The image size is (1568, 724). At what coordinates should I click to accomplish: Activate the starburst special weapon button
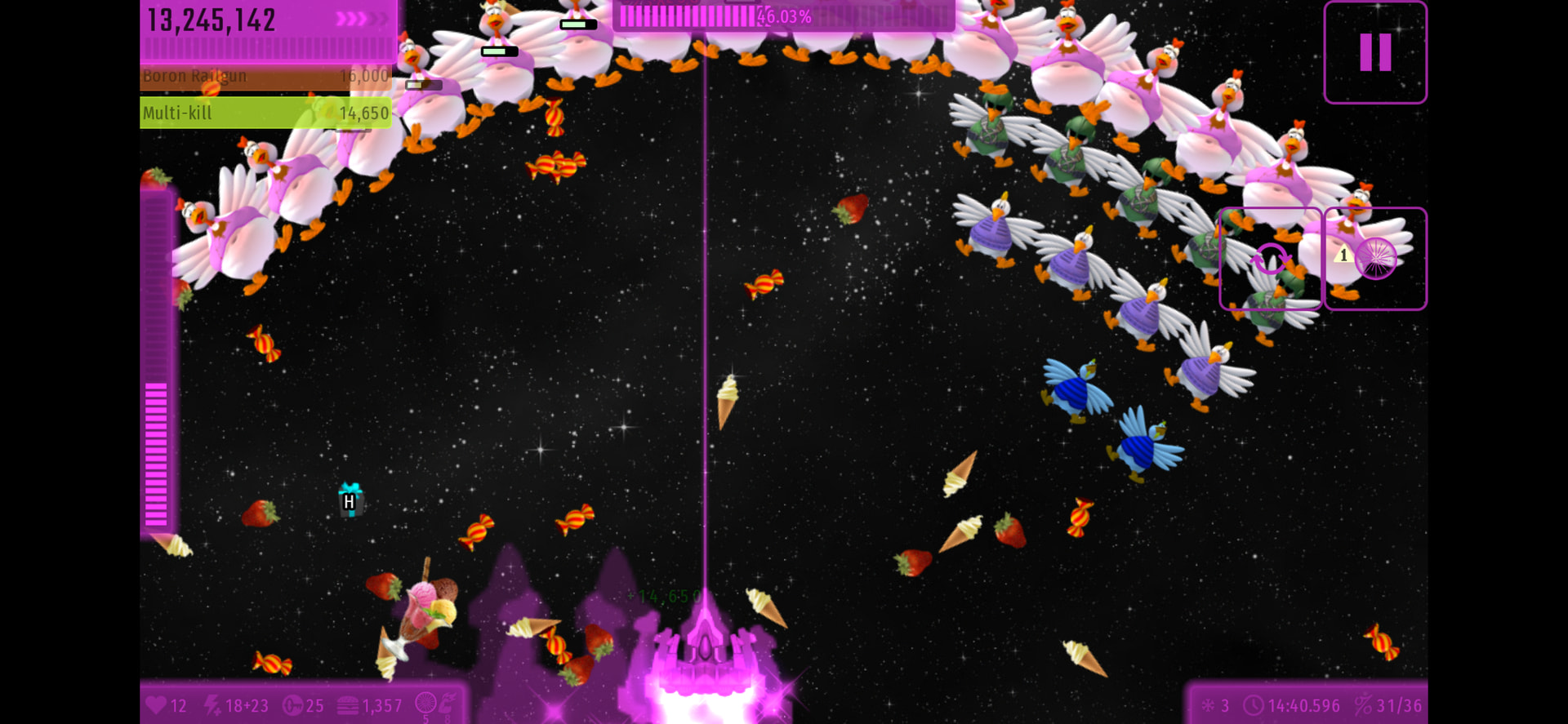pos(1375,260)
